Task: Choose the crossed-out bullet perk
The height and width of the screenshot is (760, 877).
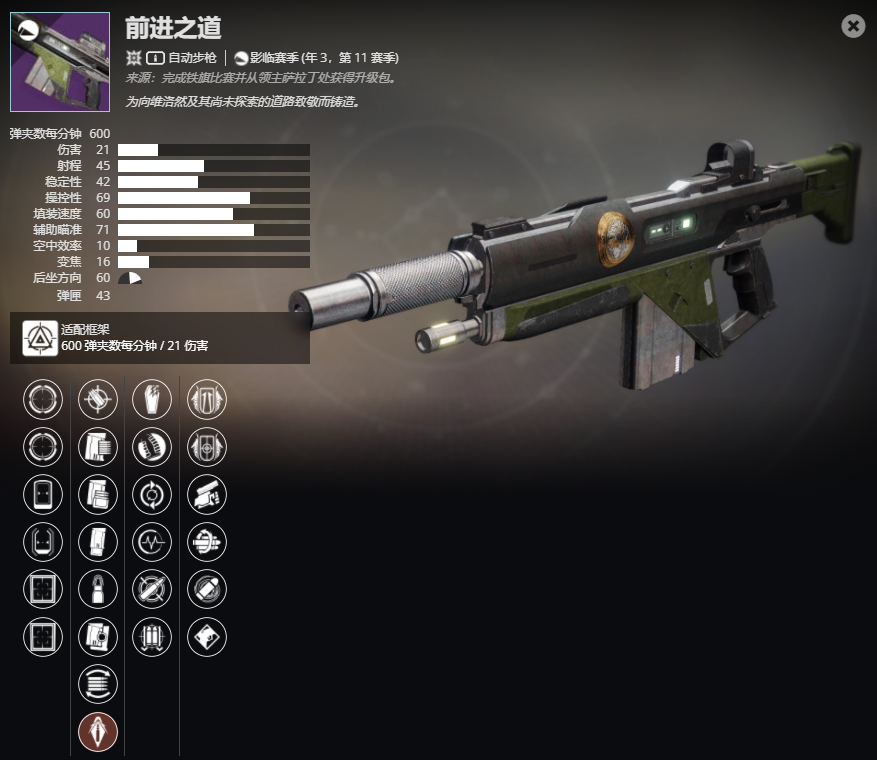Action: coord(152,589)
